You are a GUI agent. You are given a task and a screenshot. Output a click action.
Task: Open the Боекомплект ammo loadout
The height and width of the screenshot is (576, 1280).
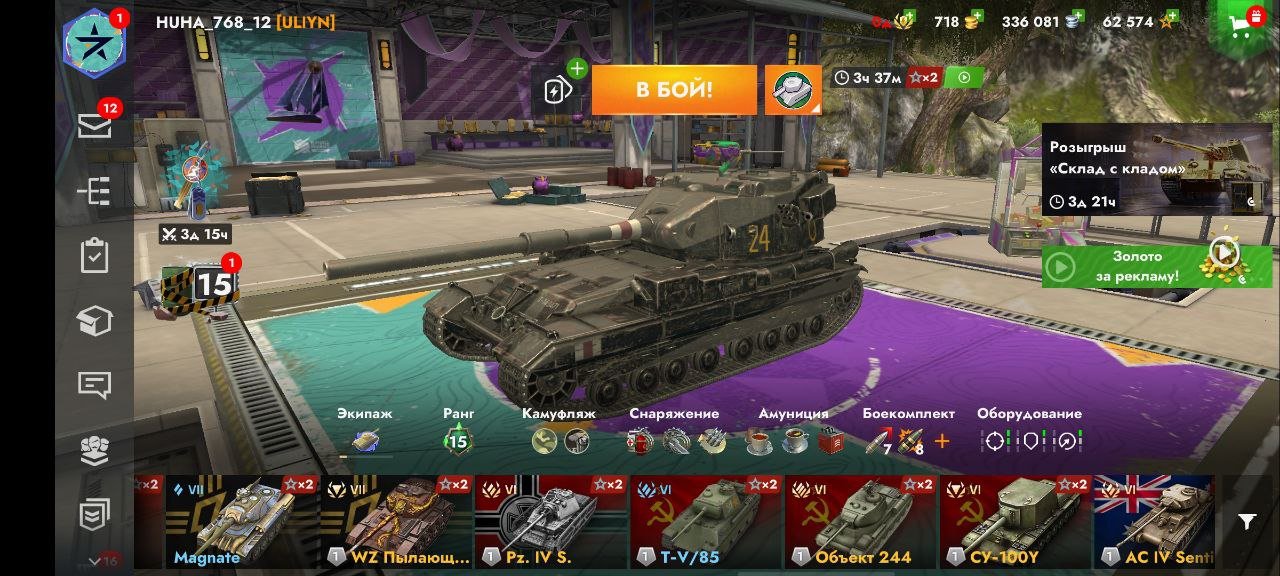(x=908, y=431)
